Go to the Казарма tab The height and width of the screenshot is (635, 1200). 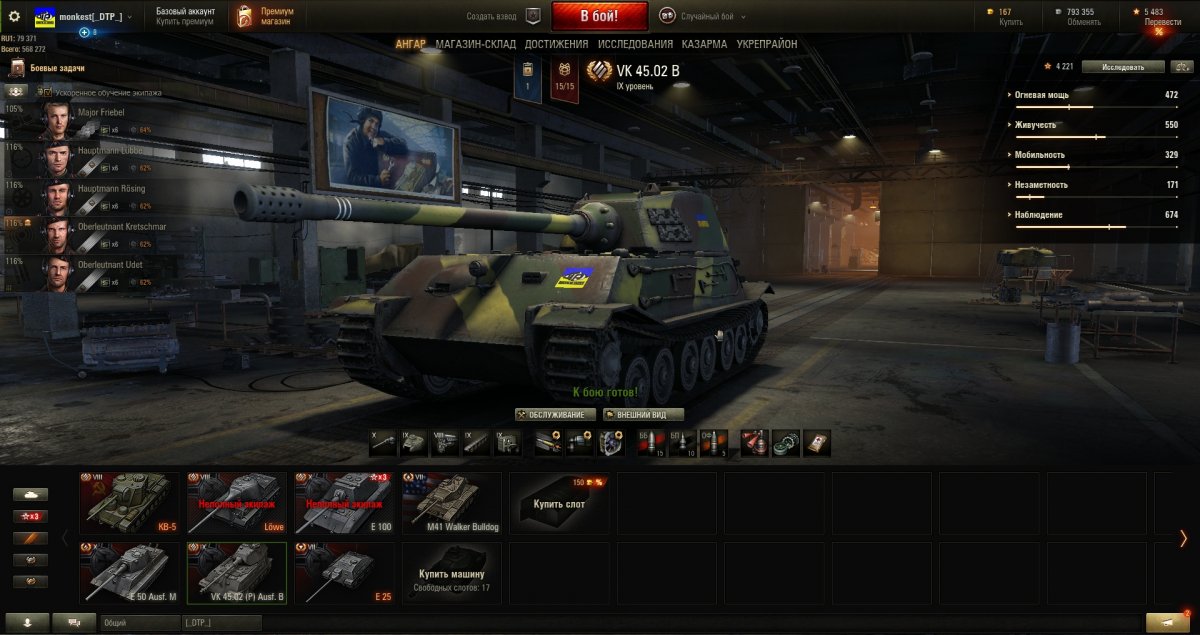pos(704,44)
